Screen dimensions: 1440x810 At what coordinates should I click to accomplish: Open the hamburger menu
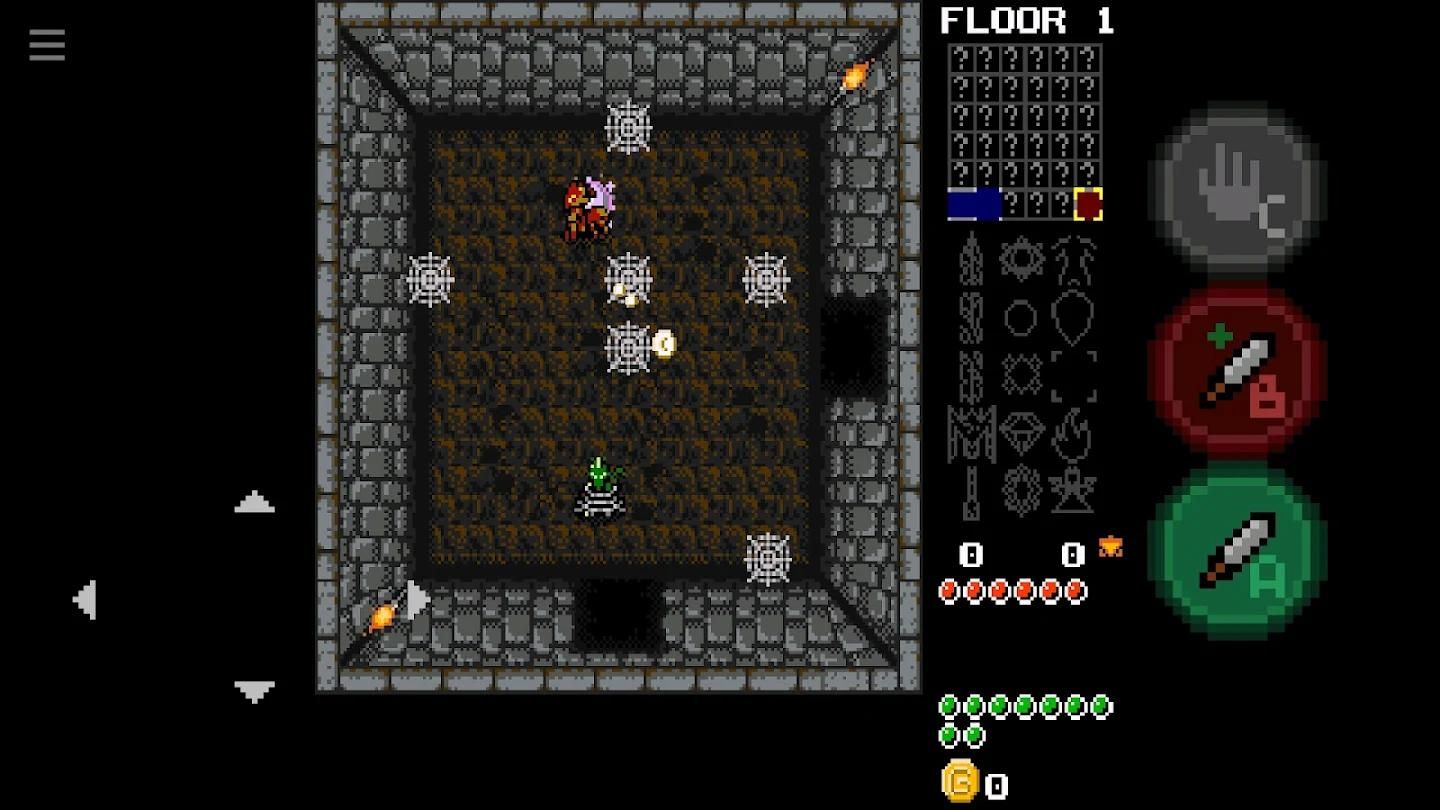[47, 45]
